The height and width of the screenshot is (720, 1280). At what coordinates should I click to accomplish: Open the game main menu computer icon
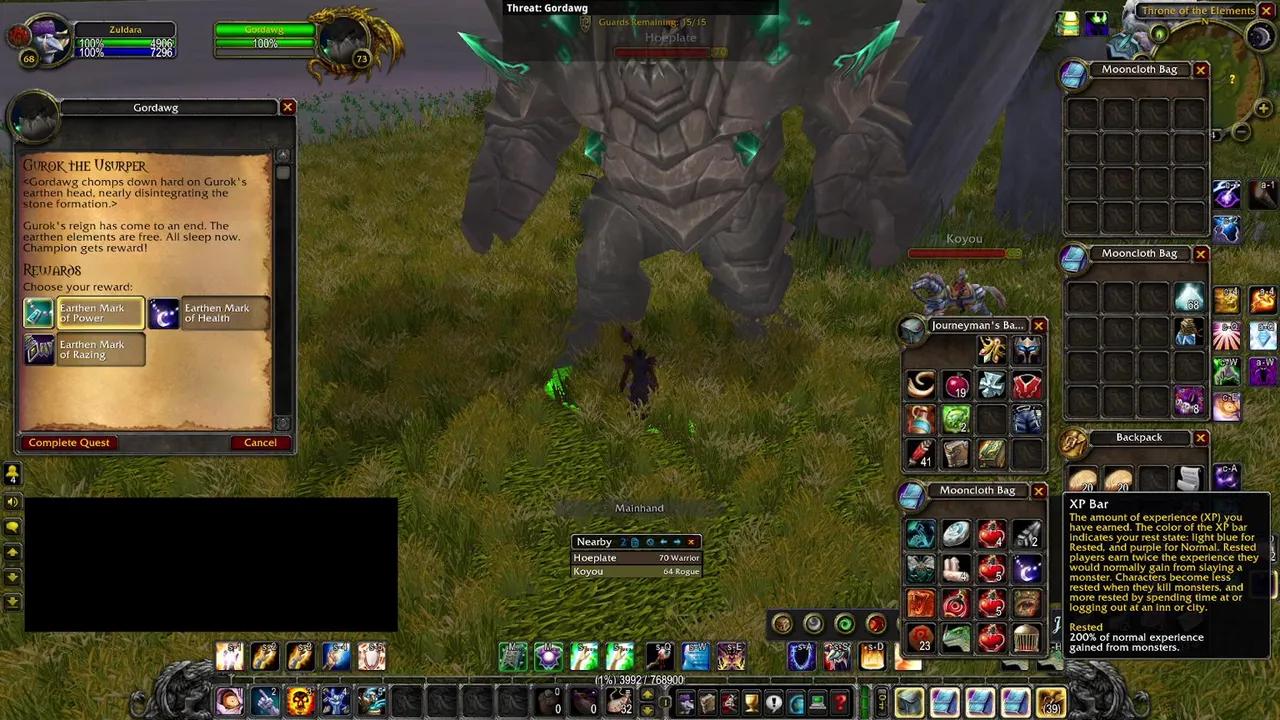point(818,702)
